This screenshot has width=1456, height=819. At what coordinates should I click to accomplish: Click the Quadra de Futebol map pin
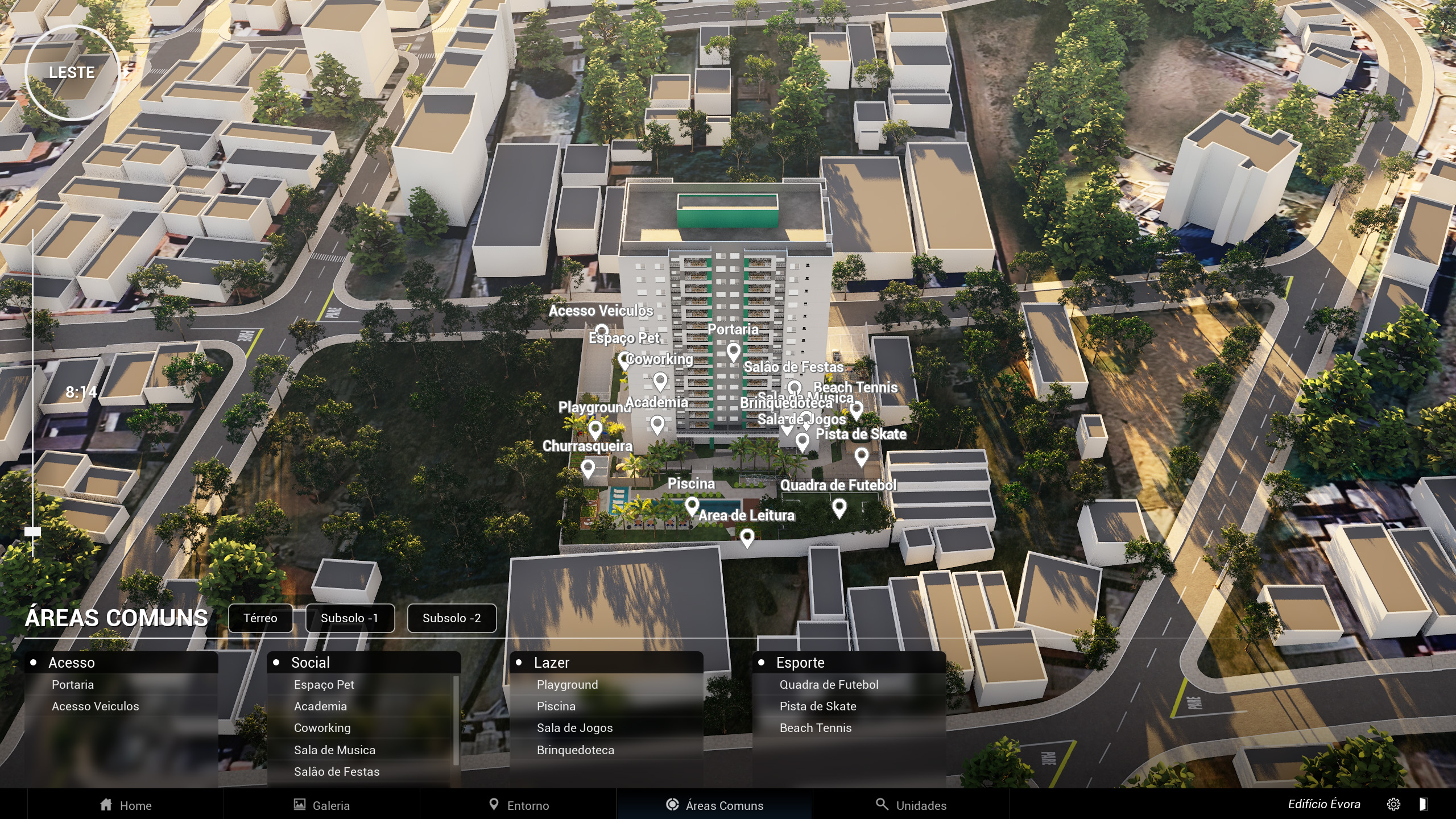coord(839,507)
